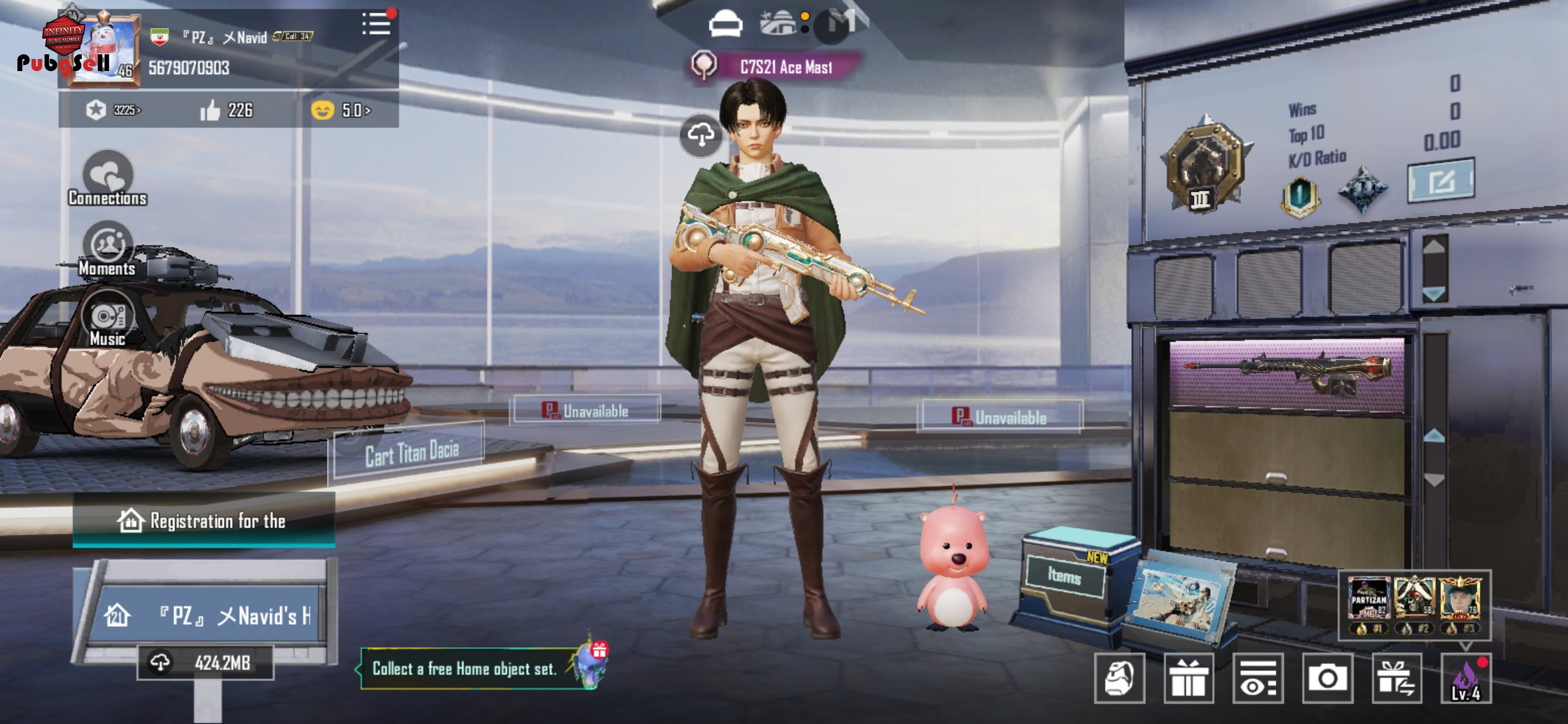
Task: Open the Items box
Action: 1065,576
